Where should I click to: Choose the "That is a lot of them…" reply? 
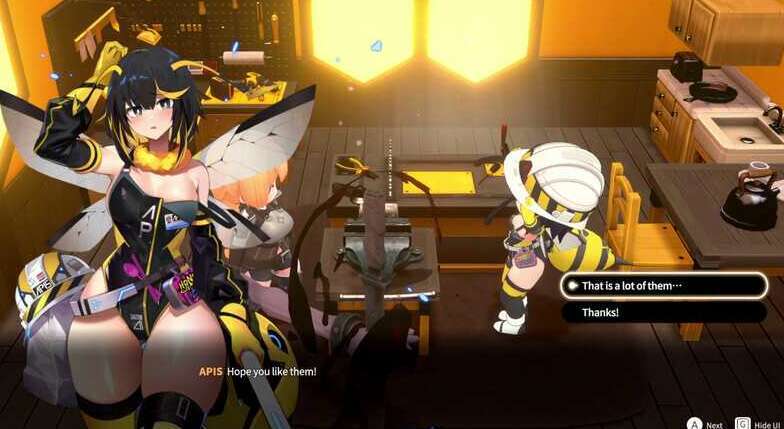663,286
